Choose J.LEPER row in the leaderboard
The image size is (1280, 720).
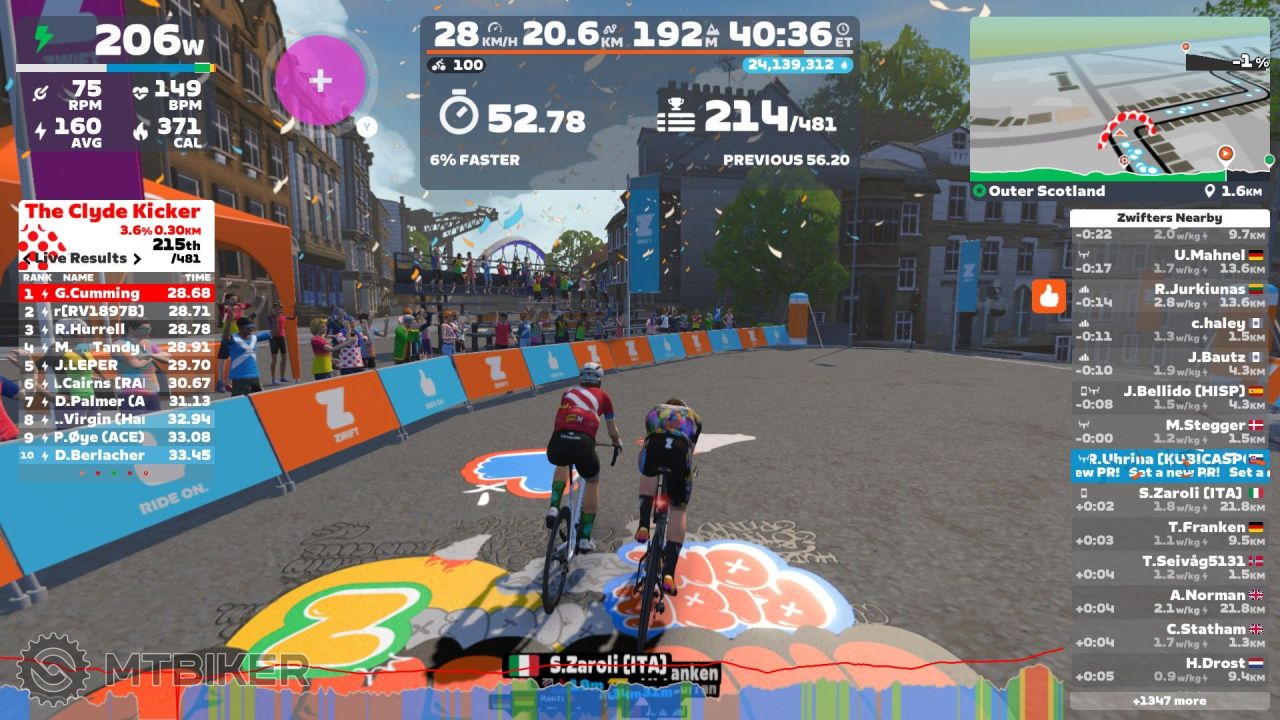[116, 365]
